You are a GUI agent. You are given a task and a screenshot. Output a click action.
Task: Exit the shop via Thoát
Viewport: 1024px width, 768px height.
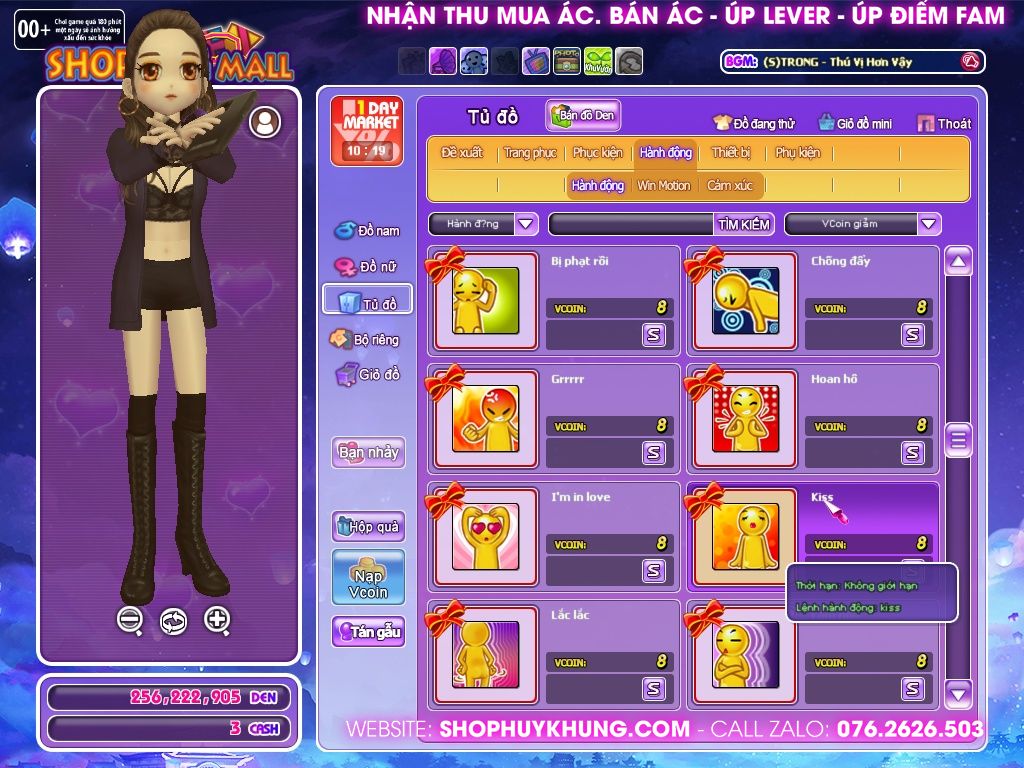point(944,124)
